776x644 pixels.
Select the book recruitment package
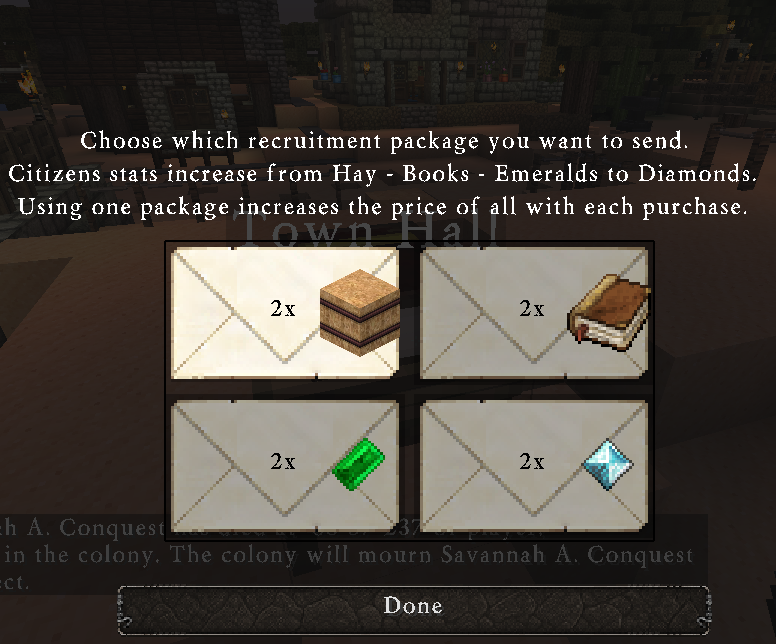pos(535,312)
